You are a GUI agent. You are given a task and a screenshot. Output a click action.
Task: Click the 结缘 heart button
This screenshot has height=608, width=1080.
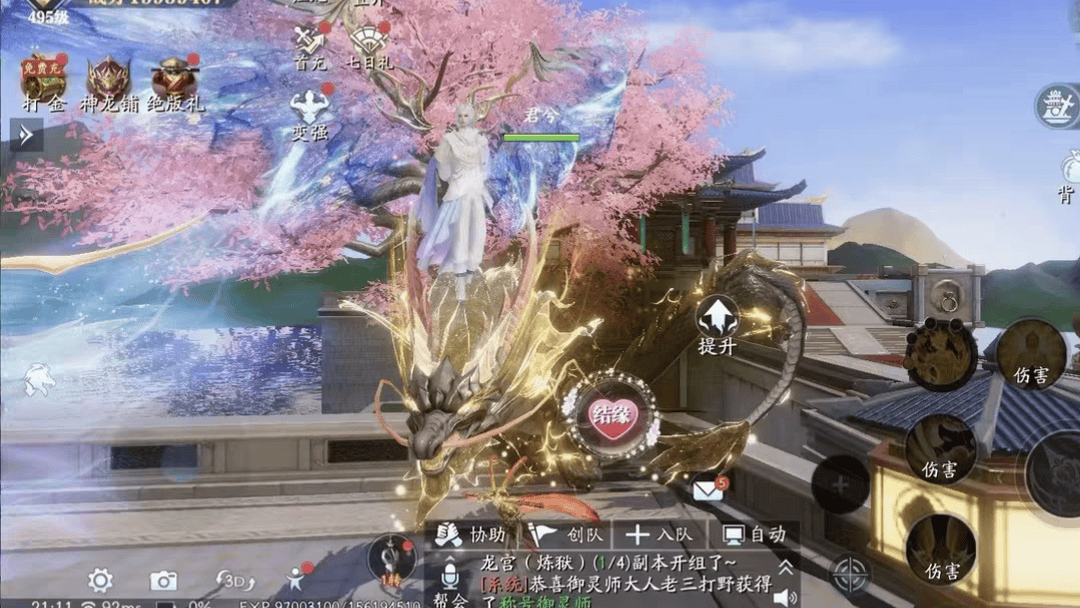(611, 414)
